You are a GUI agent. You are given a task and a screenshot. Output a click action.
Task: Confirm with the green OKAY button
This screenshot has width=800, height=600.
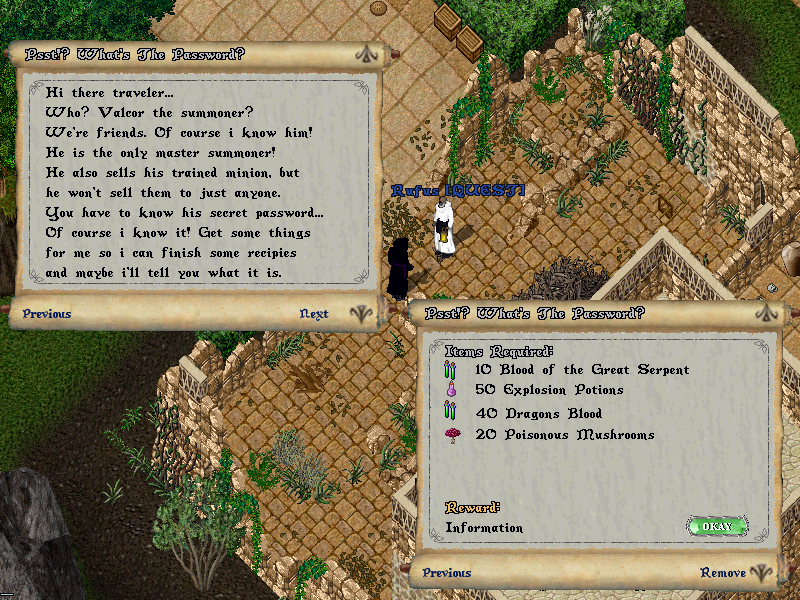coord(716,526)
